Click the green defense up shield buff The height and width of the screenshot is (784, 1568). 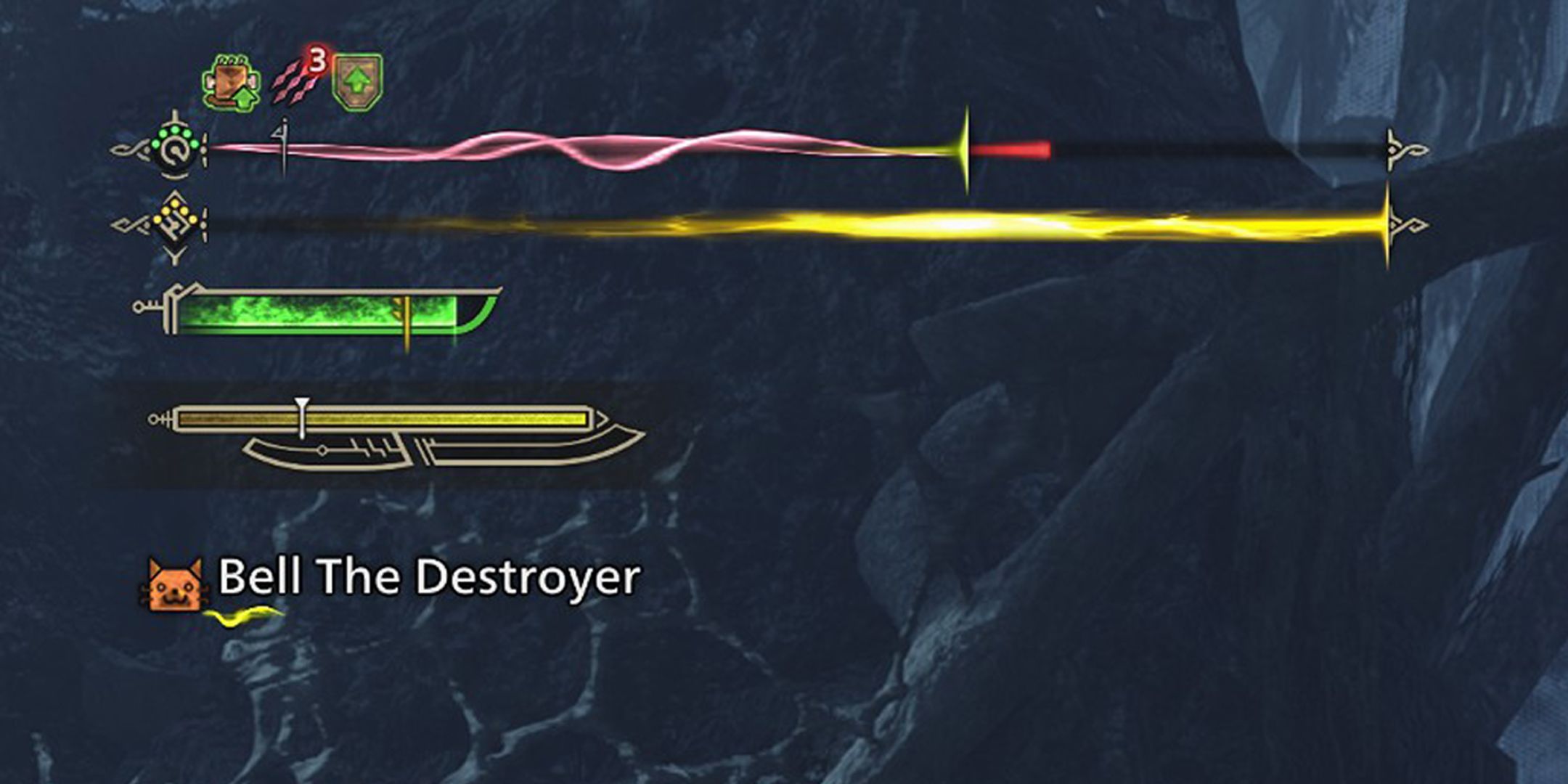[356, 80]
